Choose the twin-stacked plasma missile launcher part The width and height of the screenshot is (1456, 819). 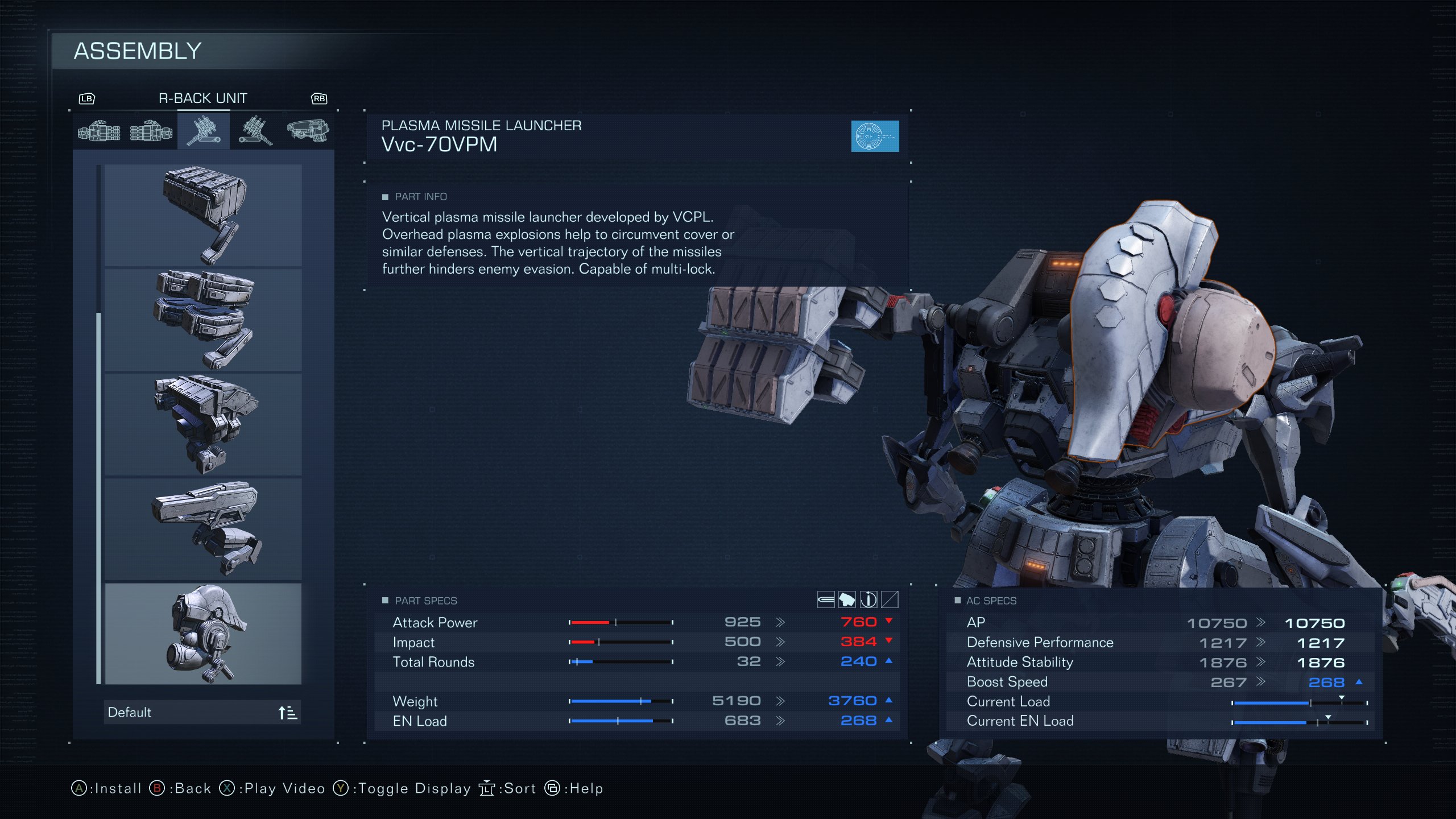pyautogui.click(x=203, y=320)
